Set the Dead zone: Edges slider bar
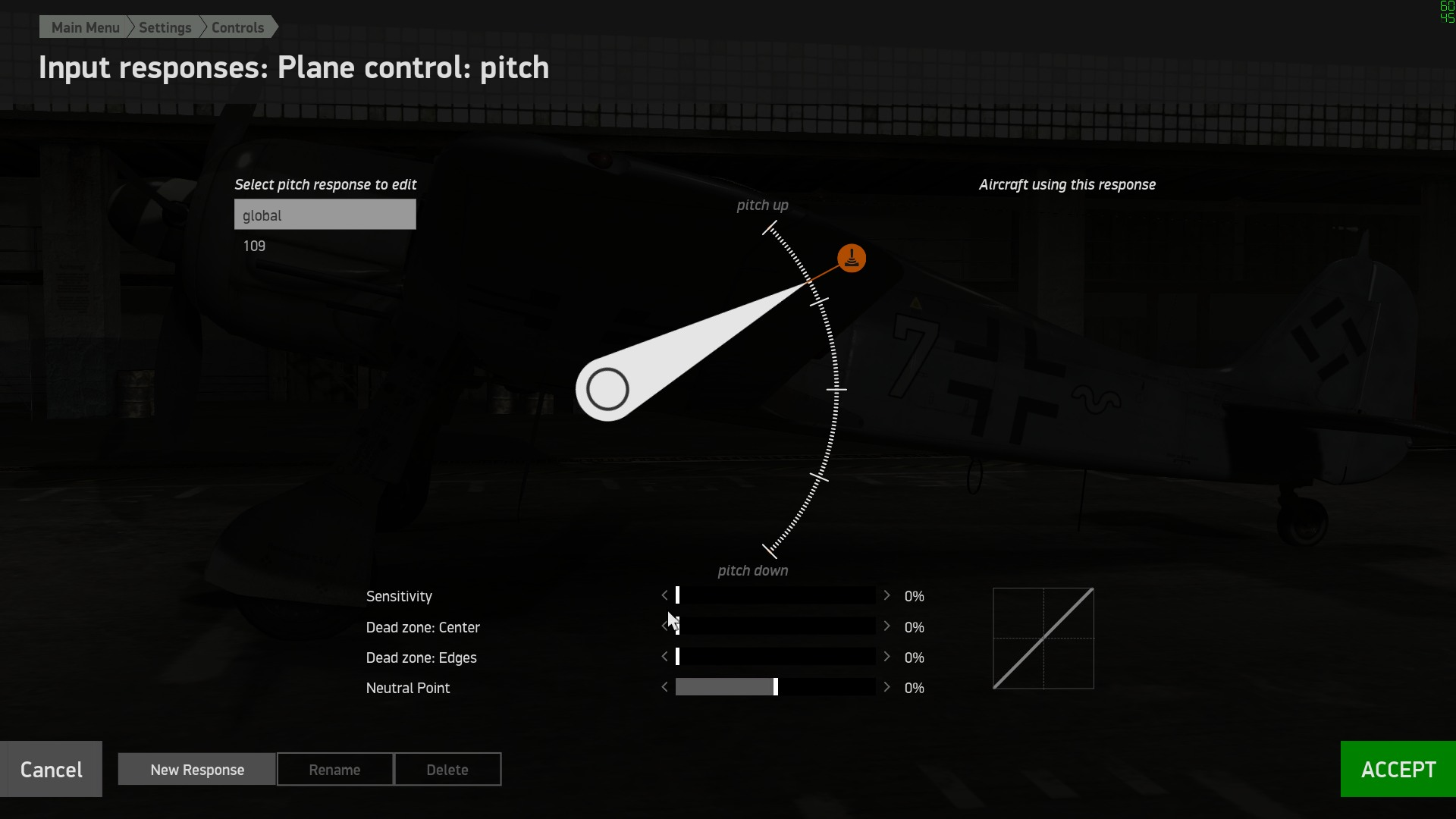1456x819 pixels. click(x=775, y=657)
